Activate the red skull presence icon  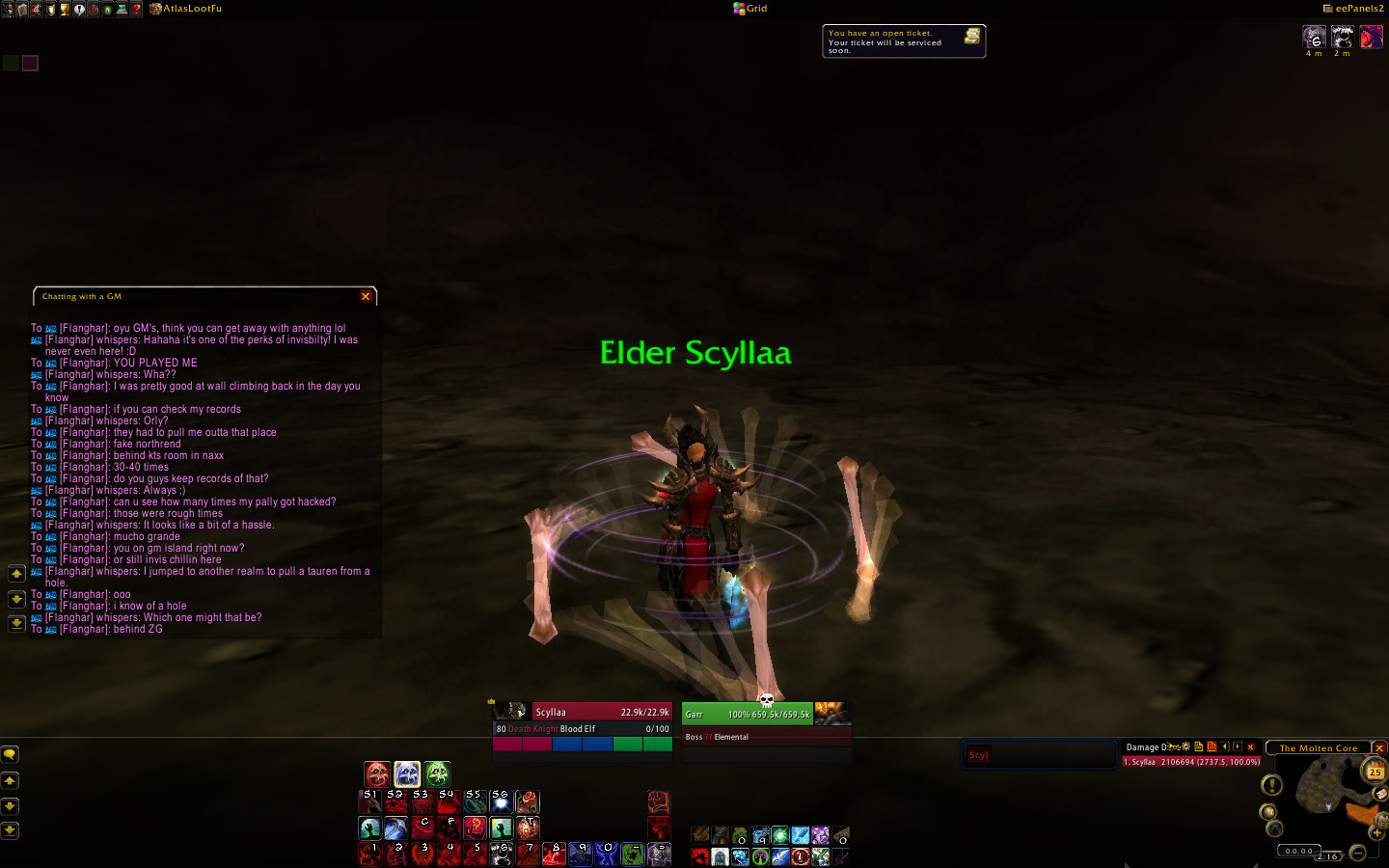(377, 773)
